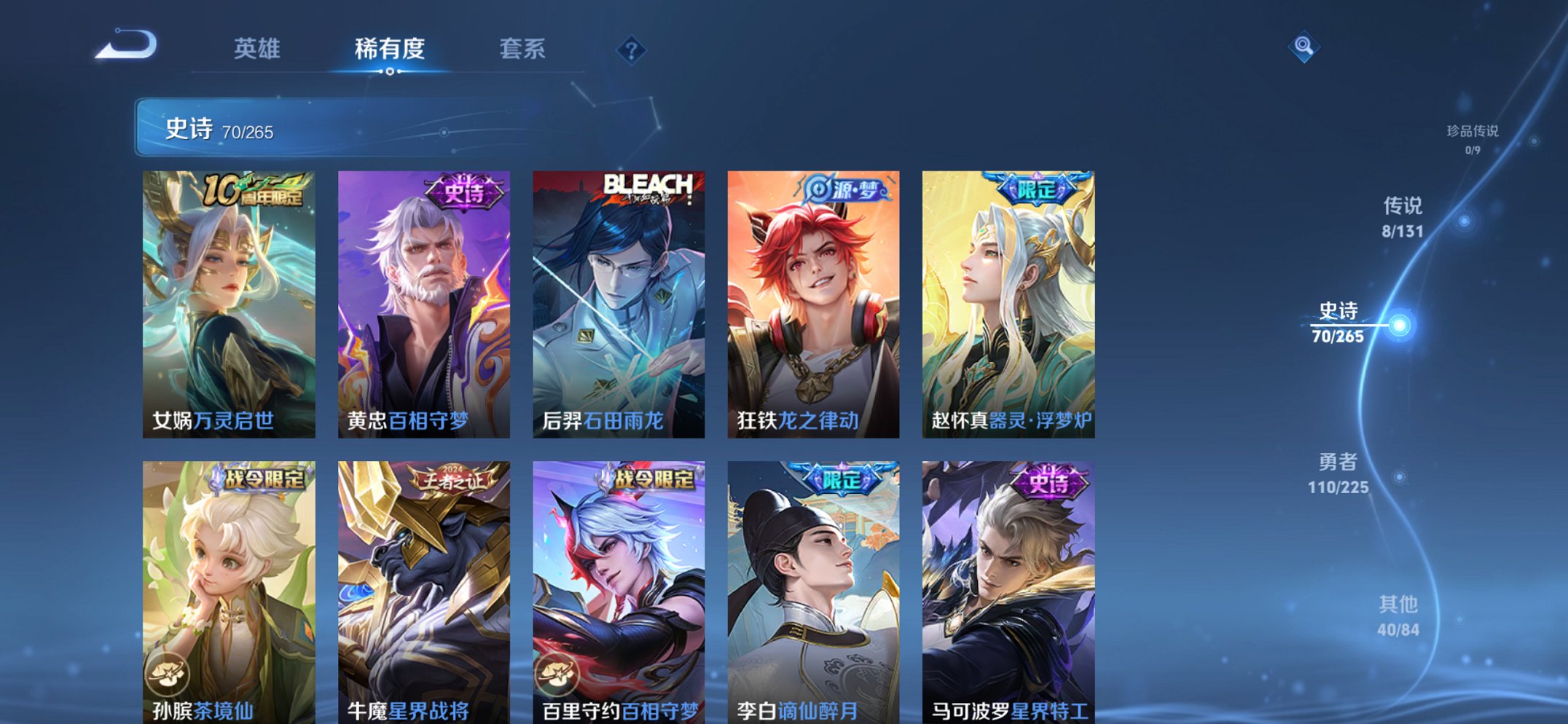Switch to the 英雄 tab
The image size is (1568, 724).
(258, 48)
